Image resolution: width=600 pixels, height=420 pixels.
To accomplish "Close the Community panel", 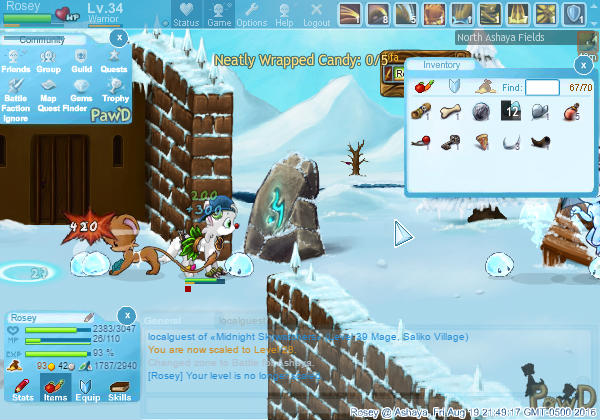I will (118, 37).
